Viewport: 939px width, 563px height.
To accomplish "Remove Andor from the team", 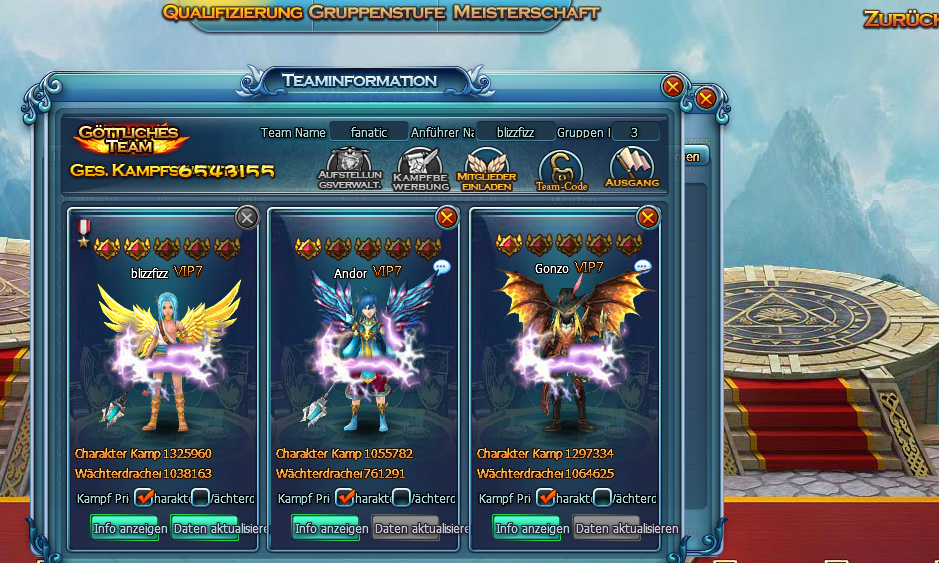I will click(x=447, y=217).
